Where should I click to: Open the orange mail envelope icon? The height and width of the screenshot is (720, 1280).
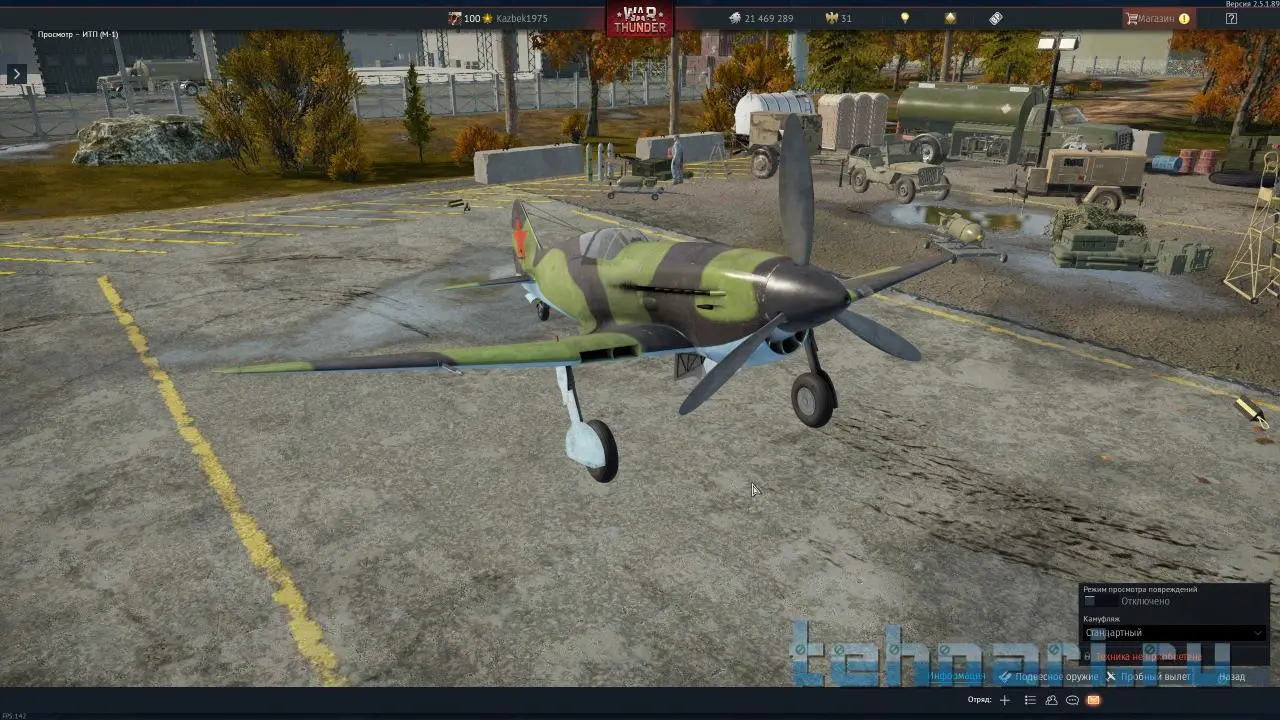pyautogui.click(x=1093, y=700)
